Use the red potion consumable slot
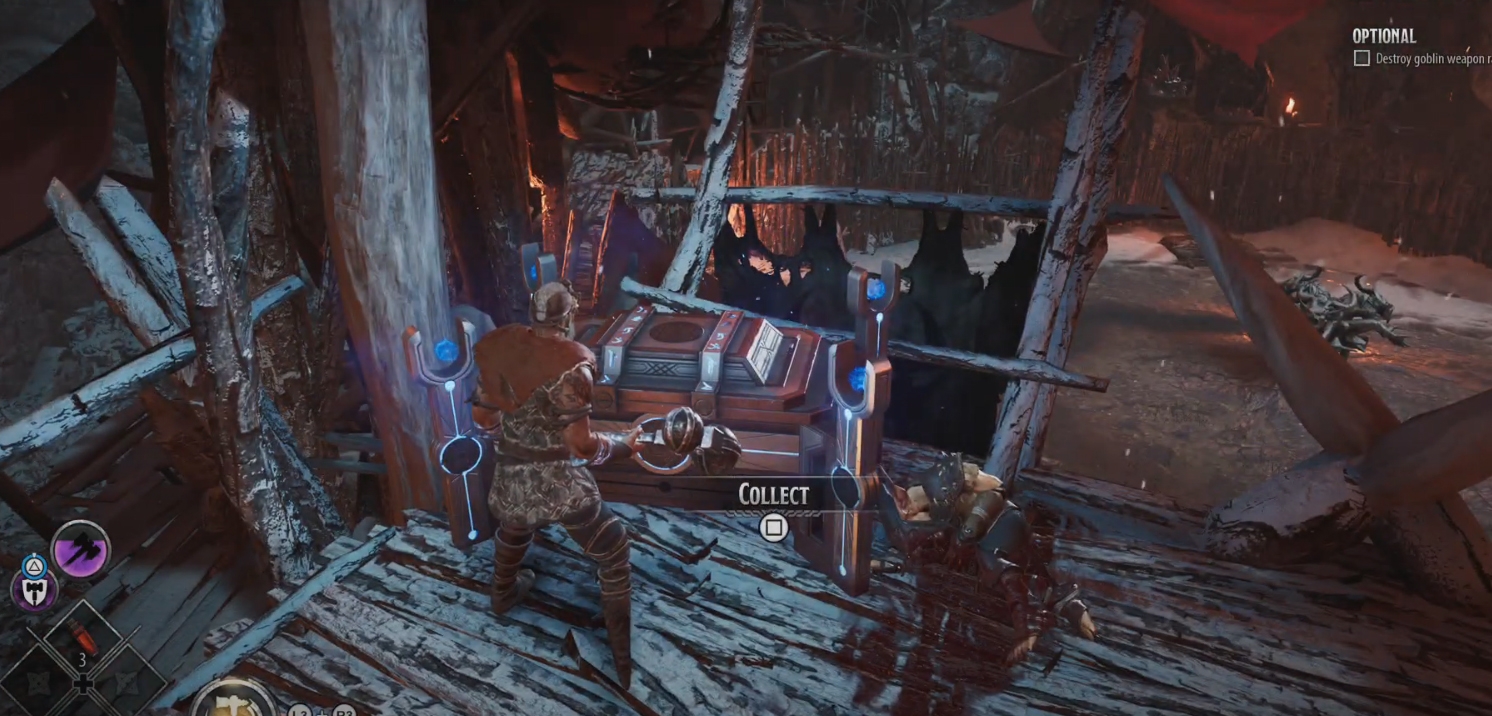The width and height of the screenshot is (1492, 716). pos(82,636)
